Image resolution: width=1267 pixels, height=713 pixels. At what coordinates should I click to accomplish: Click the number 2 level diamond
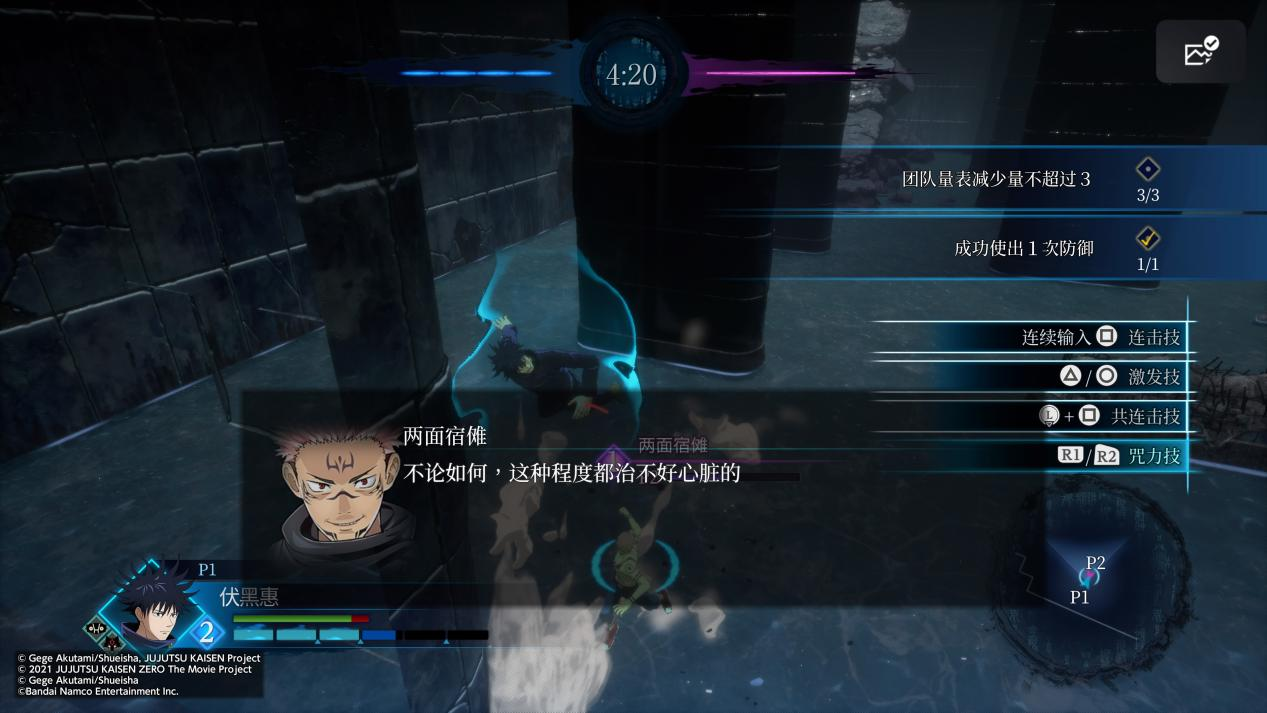click(206, 632)
